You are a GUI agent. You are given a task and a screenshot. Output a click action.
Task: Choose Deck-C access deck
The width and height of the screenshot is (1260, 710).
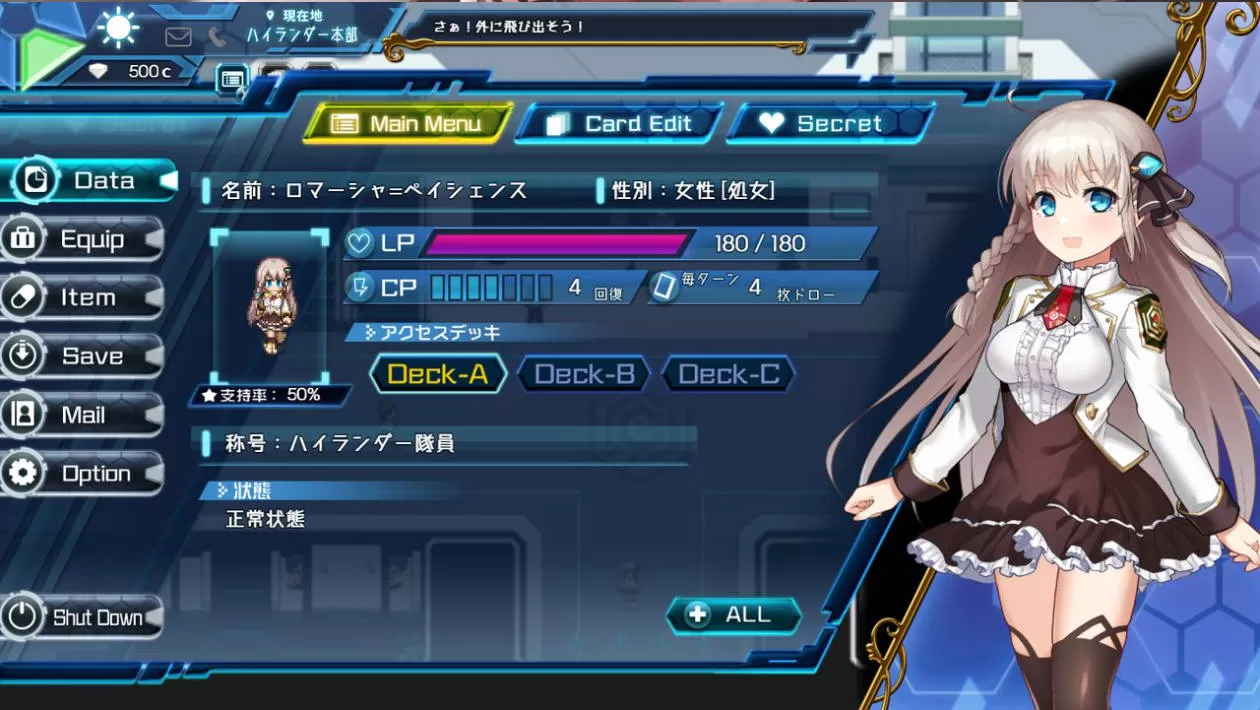pos(728,375)
